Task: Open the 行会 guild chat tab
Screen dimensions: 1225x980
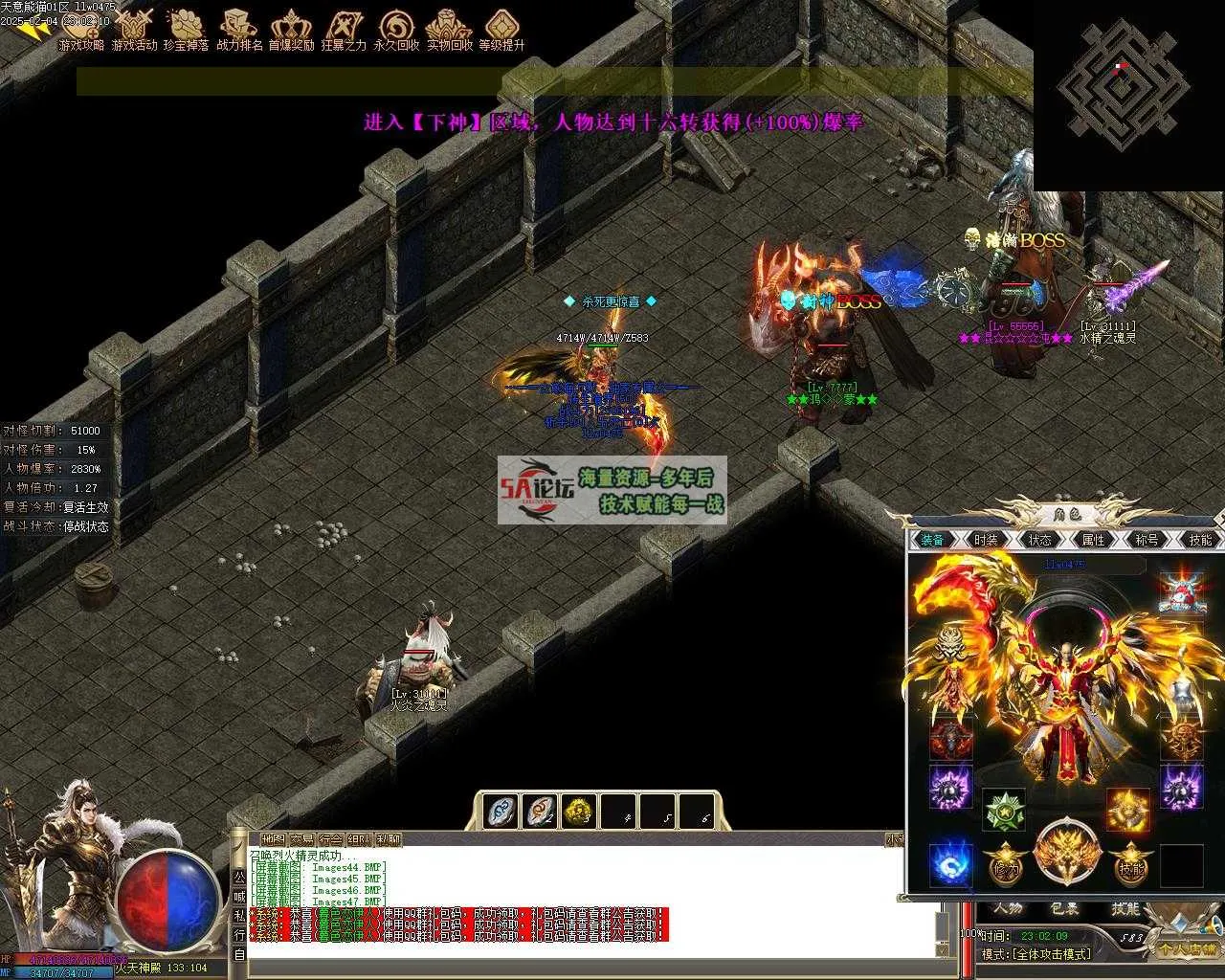Action: tap(330, 839)
